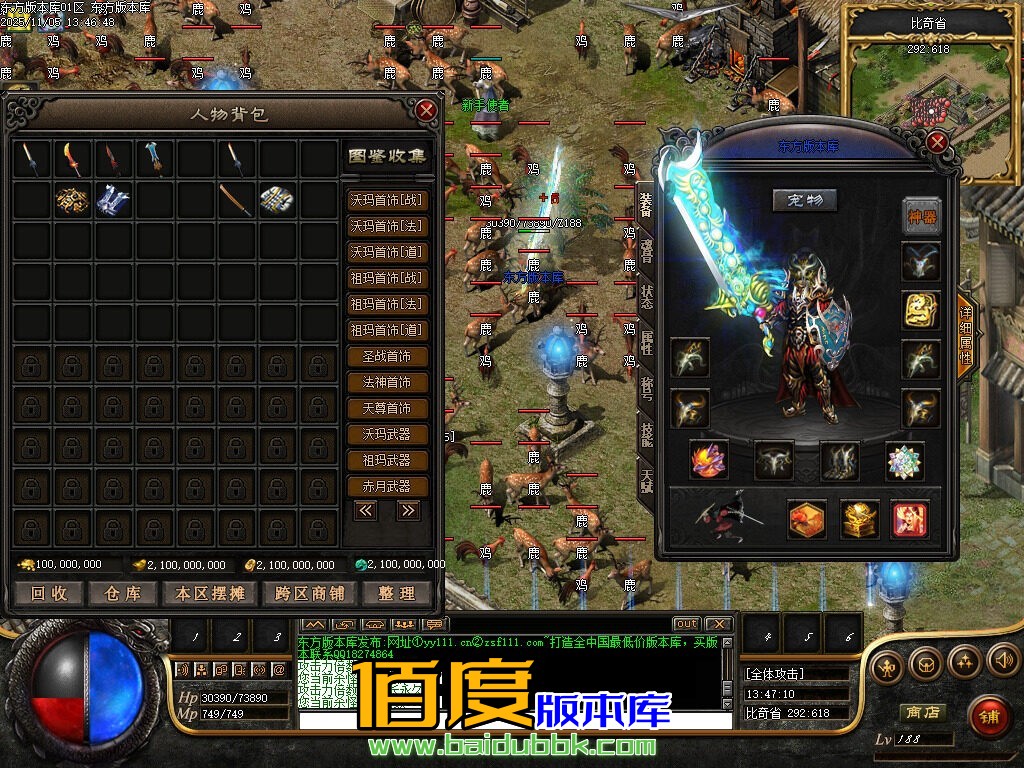The width and height of the screenshot is (1024, 768).
Task: Choose the 赤月武器 category
Action: pyautogui.click(x=387, y=486)
